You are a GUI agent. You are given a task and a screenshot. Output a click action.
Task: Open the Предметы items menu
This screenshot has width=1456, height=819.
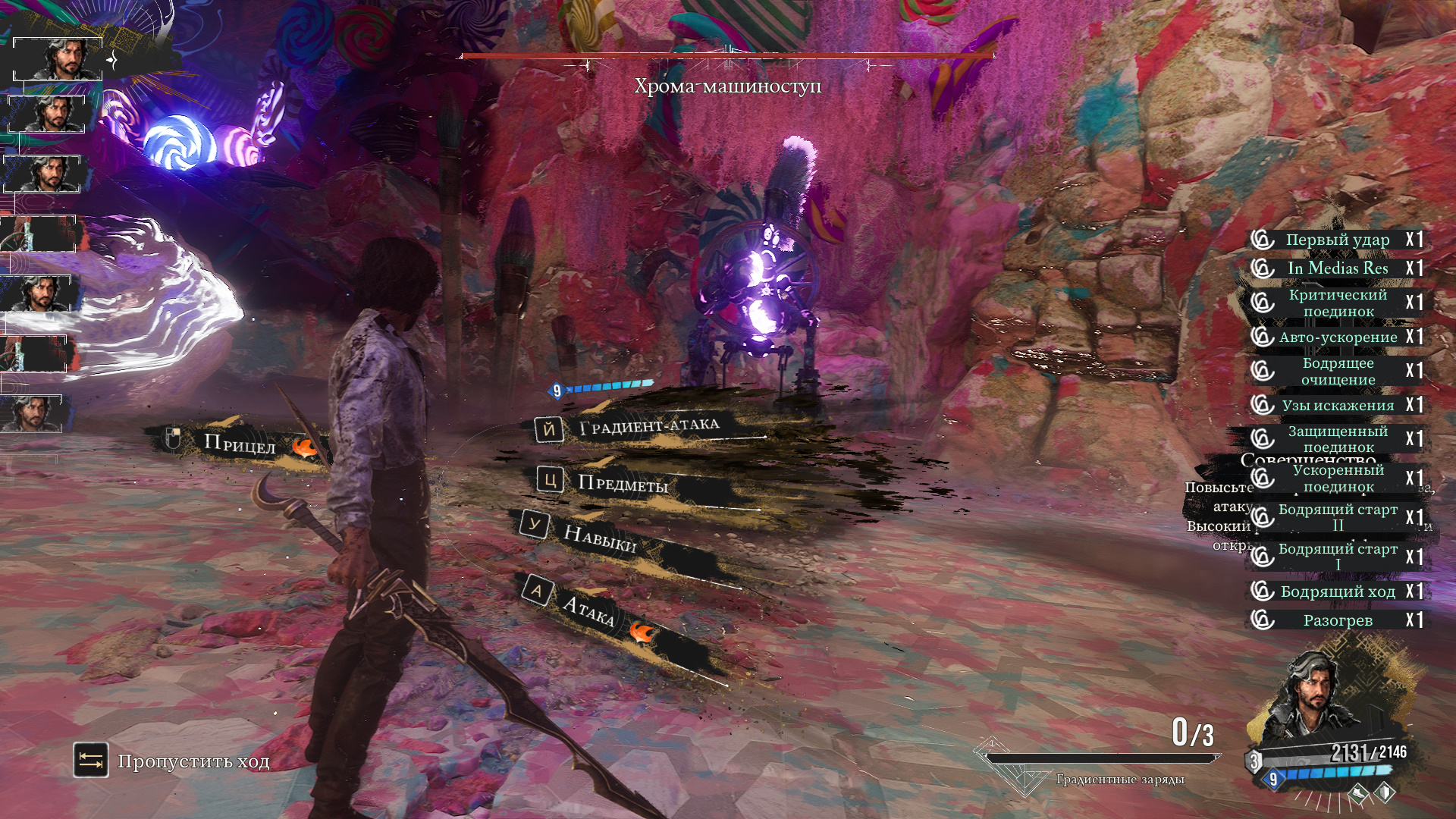(622, 483)
